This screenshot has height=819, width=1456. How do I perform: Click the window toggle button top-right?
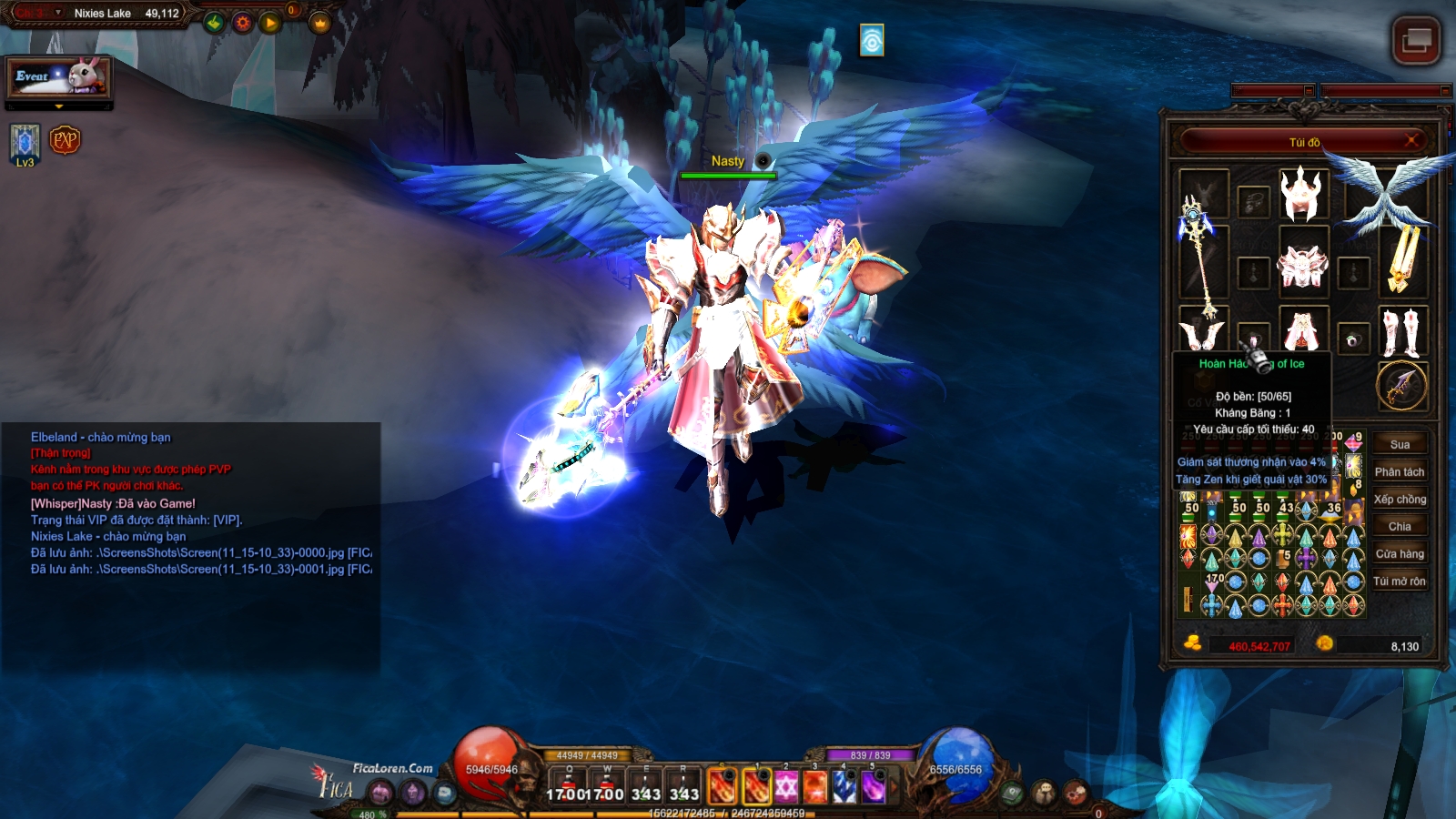(x=1416, y=40)
